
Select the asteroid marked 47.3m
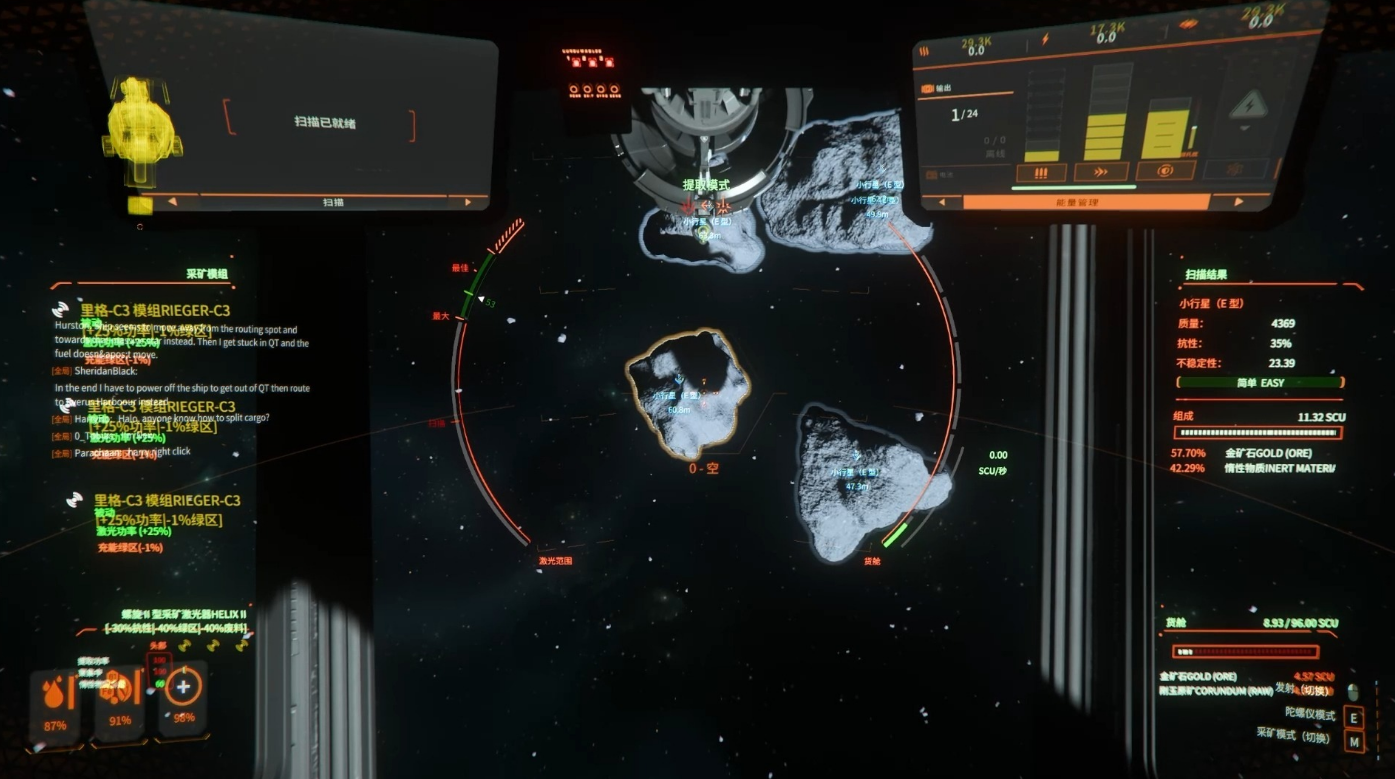(865, 480)
